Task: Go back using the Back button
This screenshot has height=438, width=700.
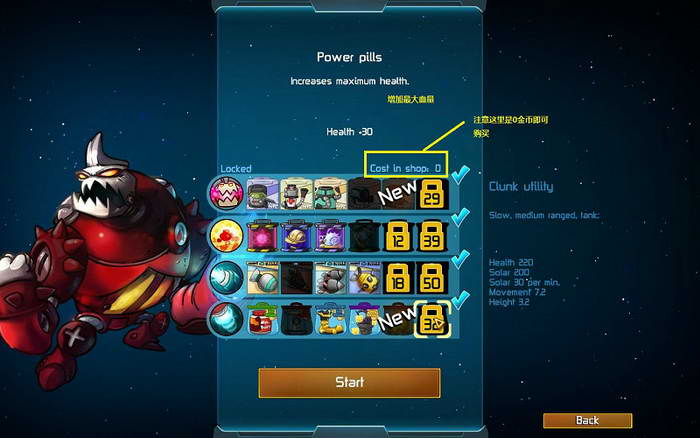Action: [587, 420]
